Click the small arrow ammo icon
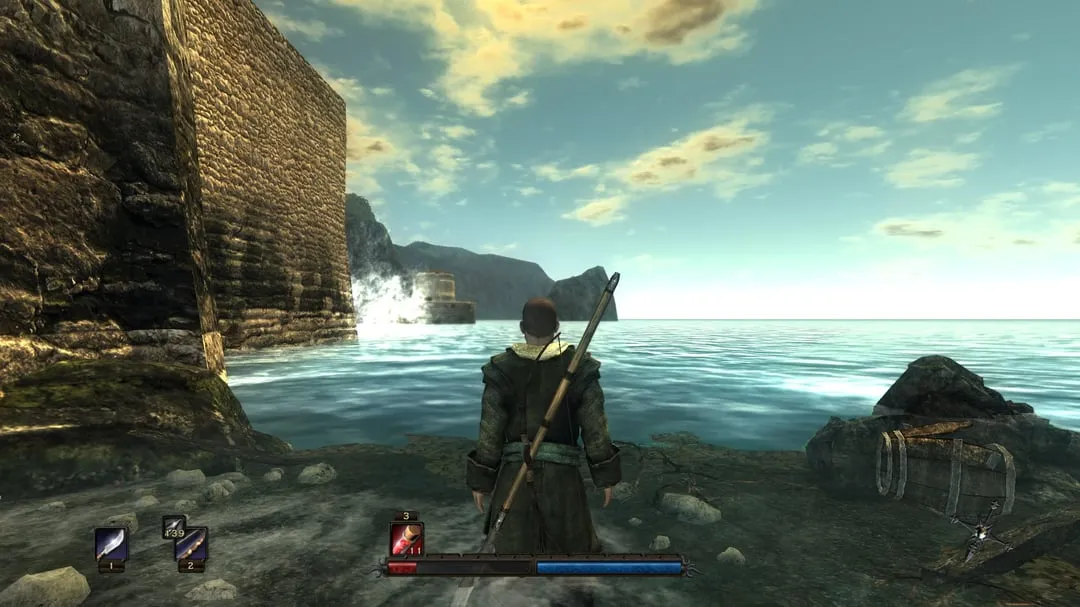This screenshot has width=1080, height=607. pos(172,523)
